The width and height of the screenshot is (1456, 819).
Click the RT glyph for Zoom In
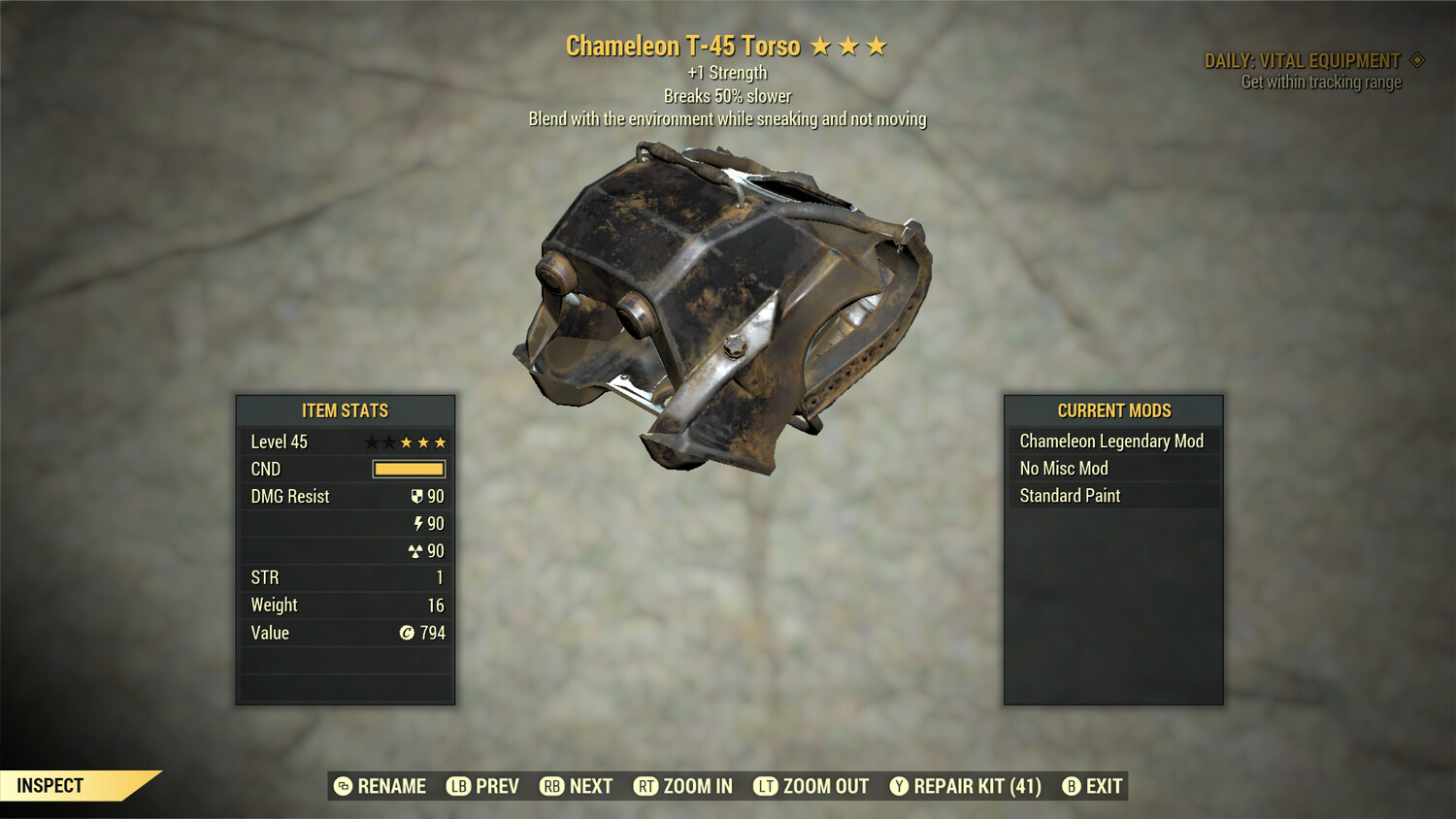click(x=645, y=786)
